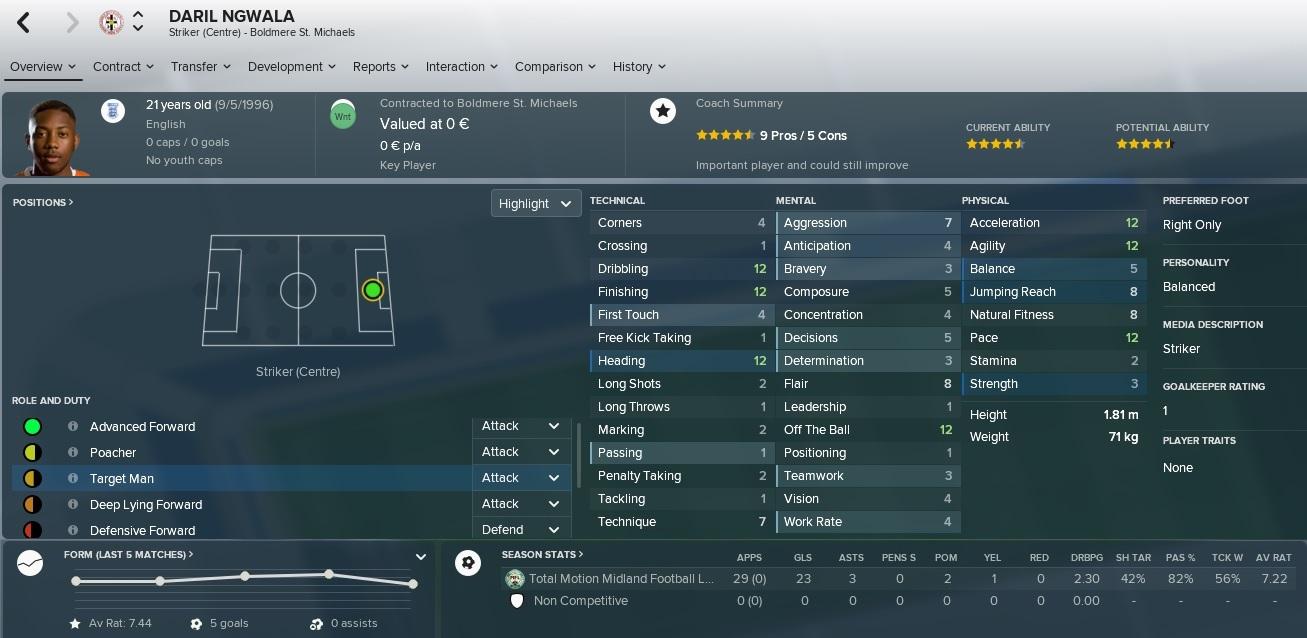Viewport: 1307px width, 638px height.
Task: Expand the Form last 5 matches dropdown arrow
Action: click(x=421, y=557)
